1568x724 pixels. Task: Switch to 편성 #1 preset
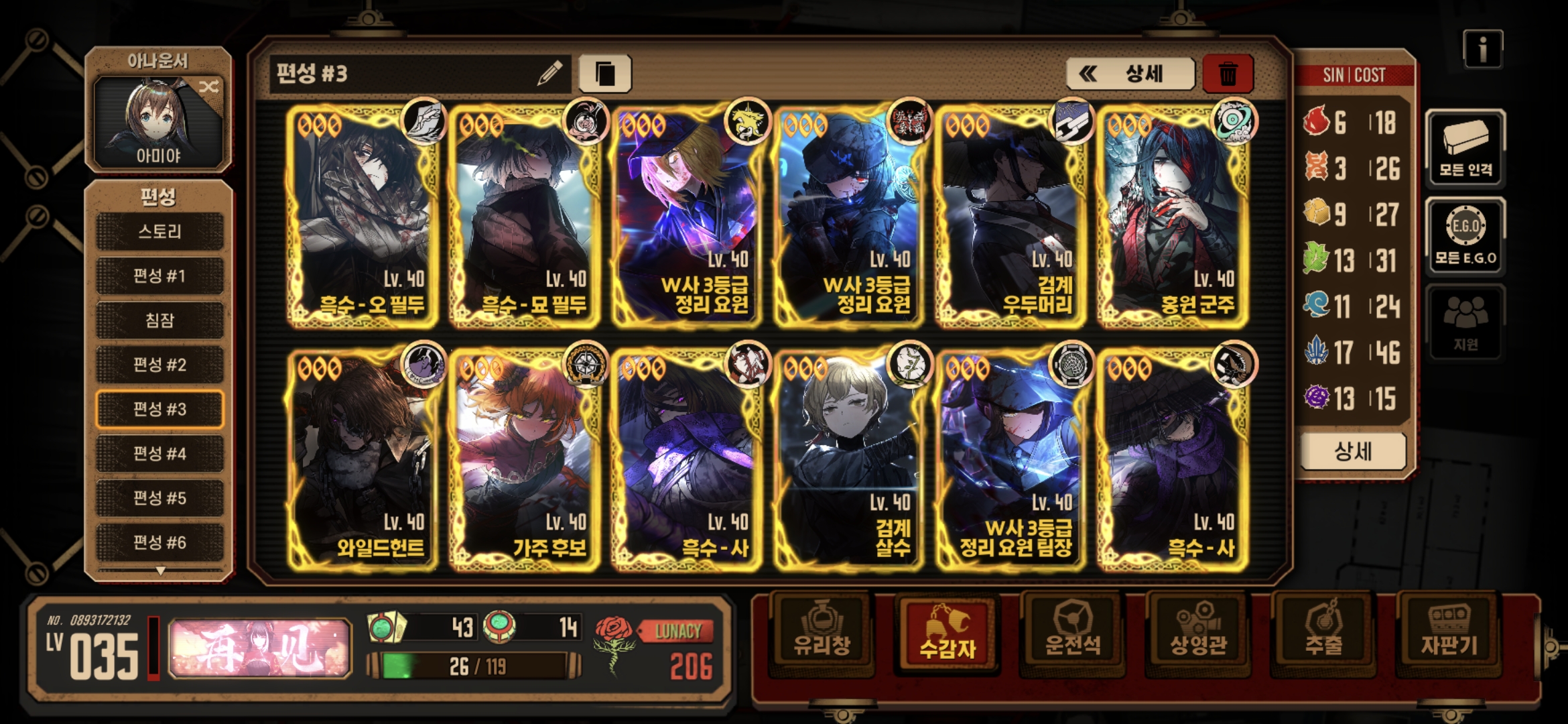tap(159, 276)
